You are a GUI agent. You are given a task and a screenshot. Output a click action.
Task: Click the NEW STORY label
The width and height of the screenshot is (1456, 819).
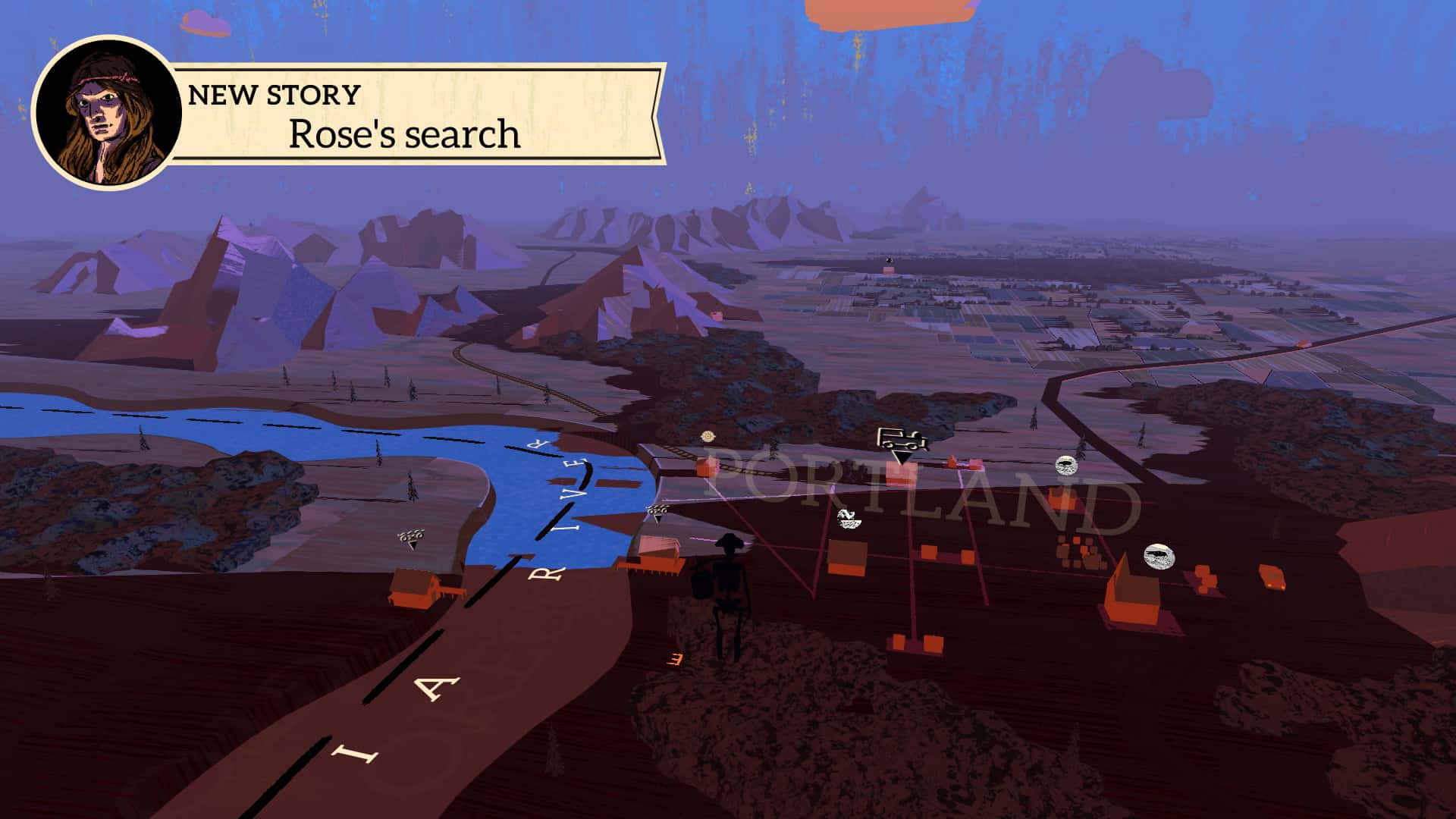[x=273, y=95]
